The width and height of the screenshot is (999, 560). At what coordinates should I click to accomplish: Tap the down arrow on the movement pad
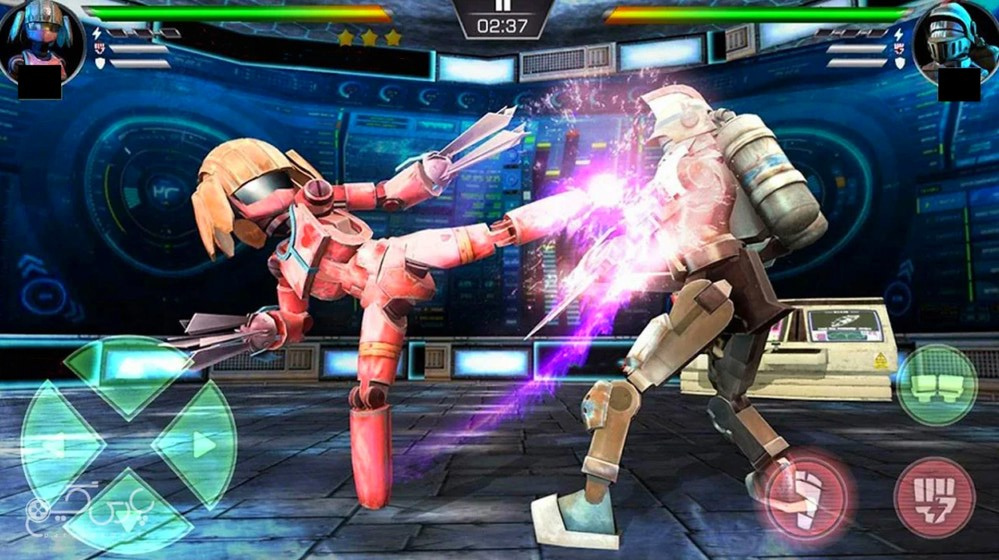(x=128, y=512)
